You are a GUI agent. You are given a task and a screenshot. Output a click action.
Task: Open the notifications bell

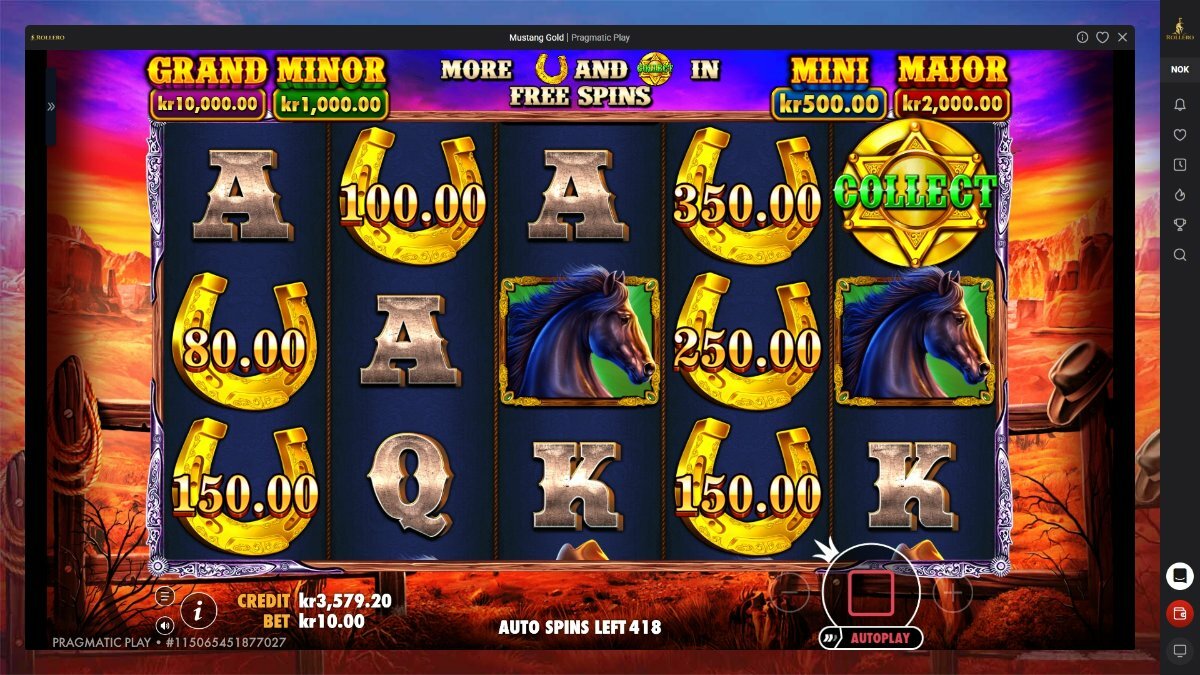(x=1179, y=104)
